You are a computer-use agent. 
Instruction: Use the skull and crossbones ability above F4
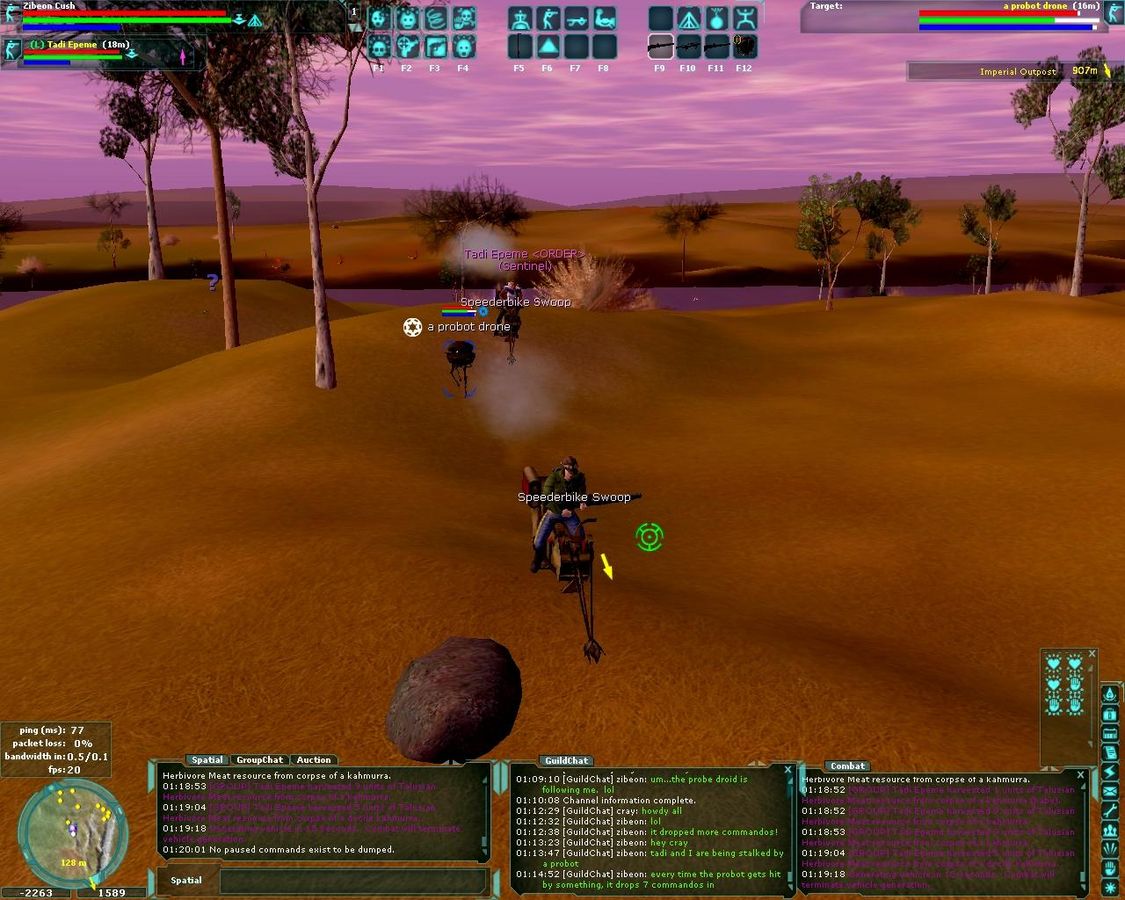click(x=463, y=19)
